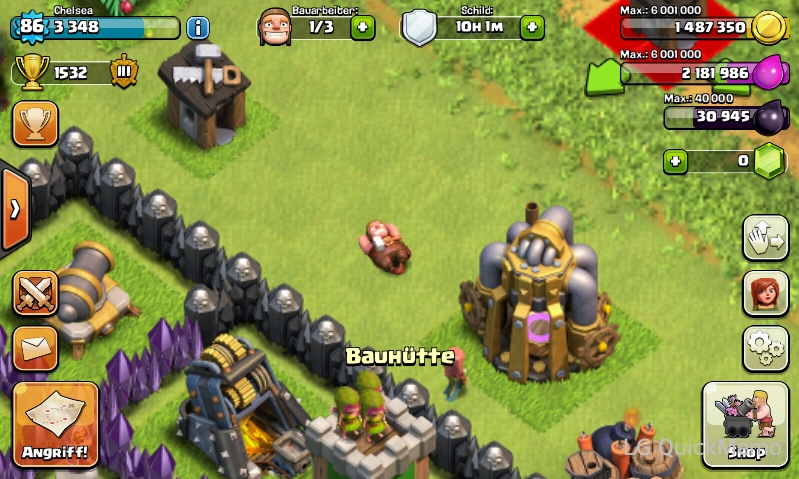
Task: Click the dark elixir drop icon
Action: click(769, 117)
